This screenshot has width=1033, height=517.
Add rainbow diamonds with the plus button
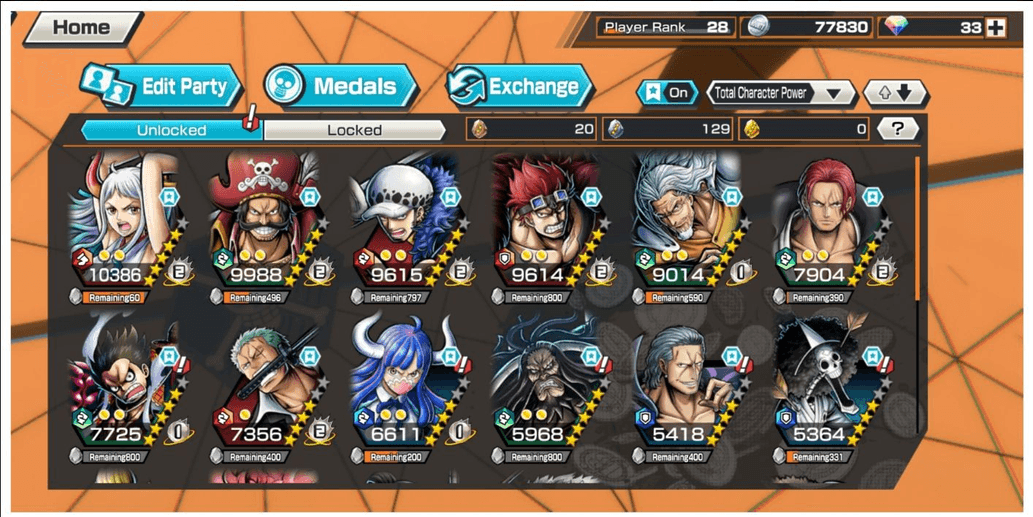pos(995,28)
